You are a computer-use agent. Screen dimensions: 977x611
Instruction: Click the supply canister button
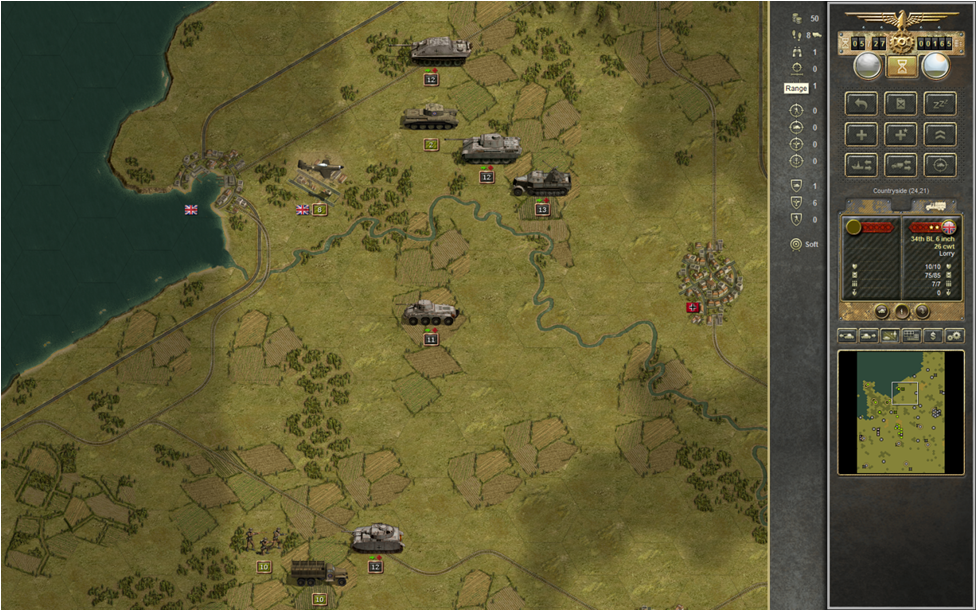901,103
